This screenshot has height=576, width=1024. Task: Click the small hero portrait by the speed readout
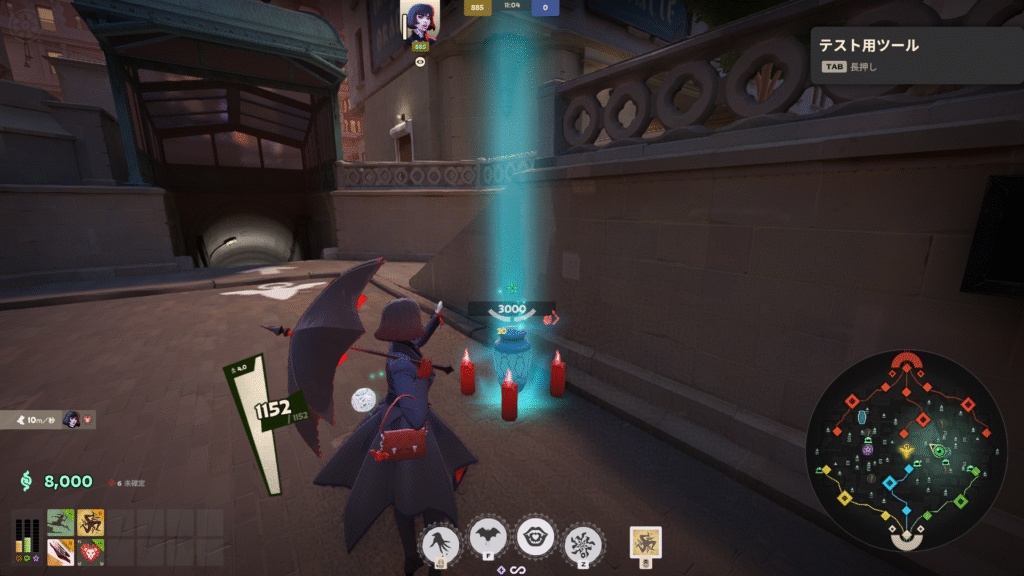(x=72, y=420)
